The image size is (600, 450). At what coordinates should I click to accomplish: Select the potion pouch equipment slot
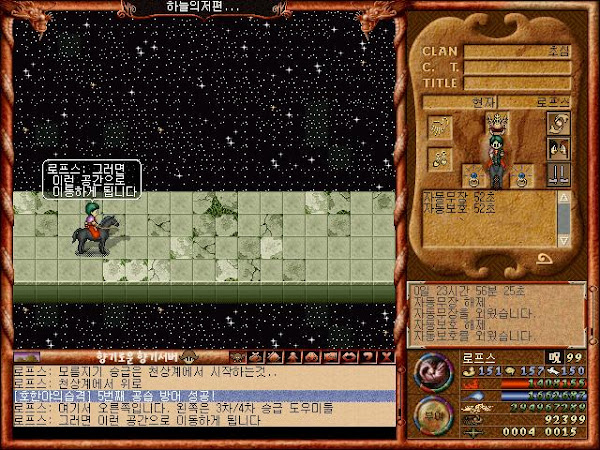click(x=439, y=157)
